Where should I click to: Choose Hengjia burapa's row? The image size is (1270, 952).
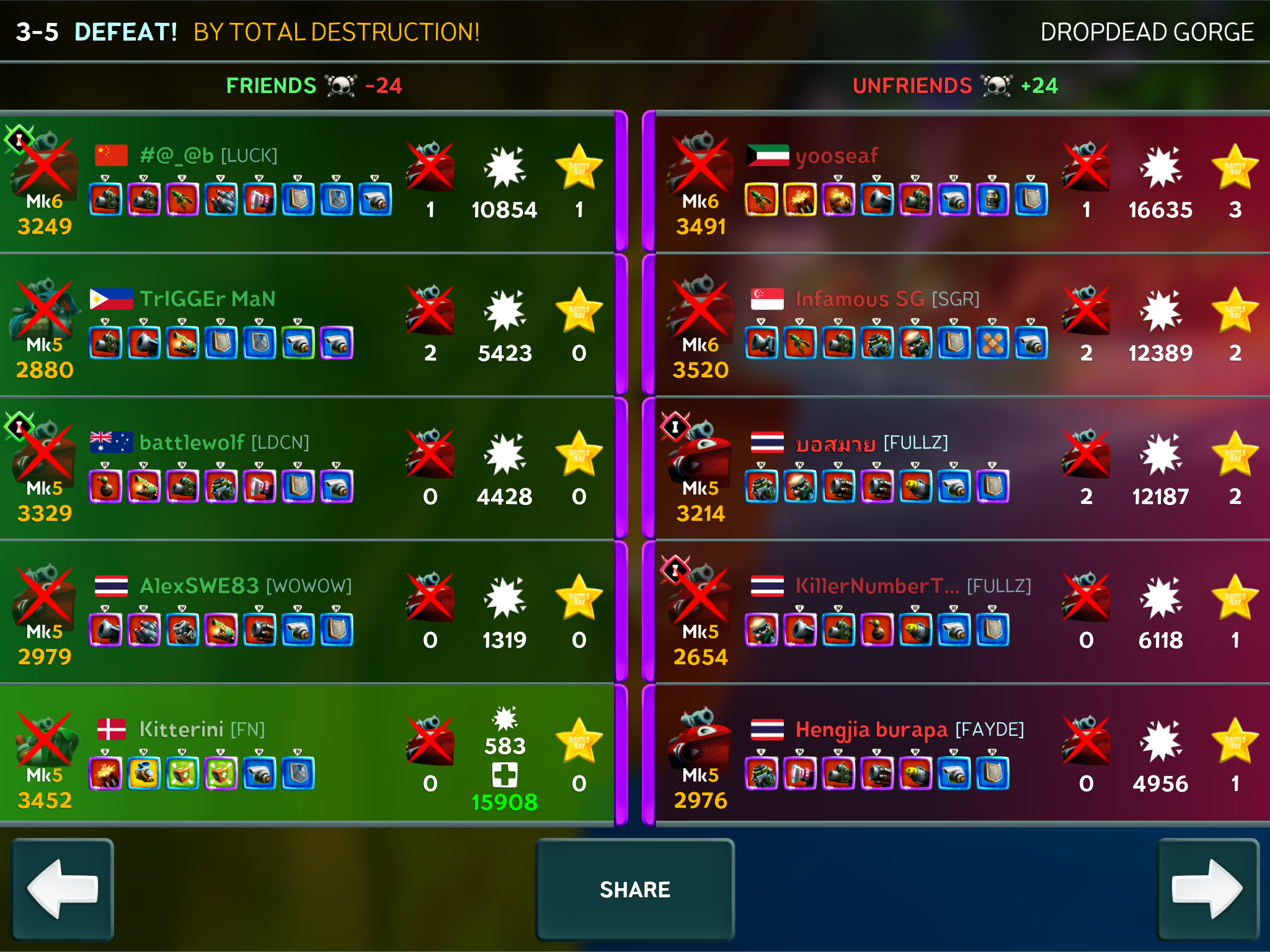[871, 729]
